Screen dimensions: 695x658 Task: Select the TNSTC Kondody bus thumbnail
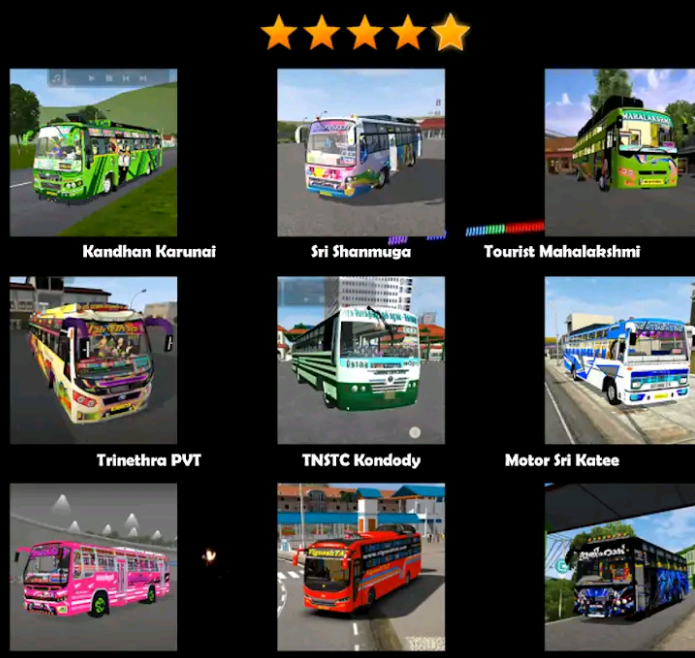(361, 360)
